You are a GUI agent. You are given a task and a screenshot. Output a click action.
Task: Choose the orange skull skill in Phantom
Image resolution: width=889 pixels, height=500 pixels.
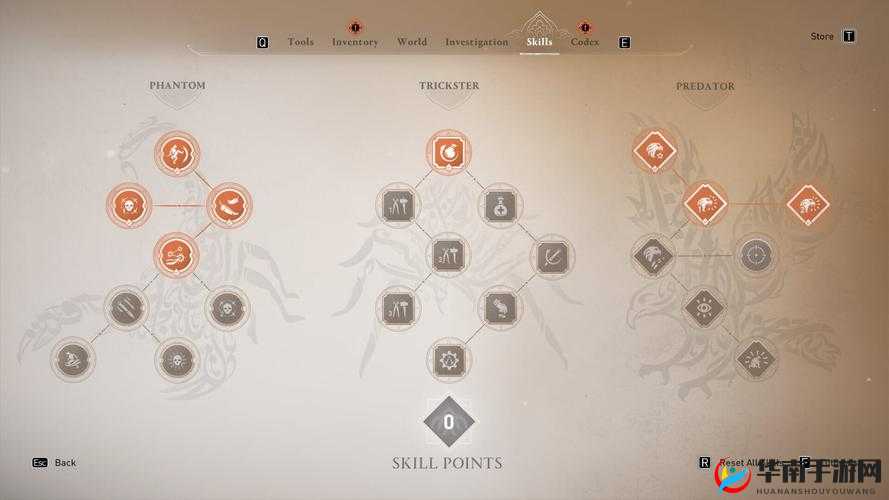coord(129,206)
